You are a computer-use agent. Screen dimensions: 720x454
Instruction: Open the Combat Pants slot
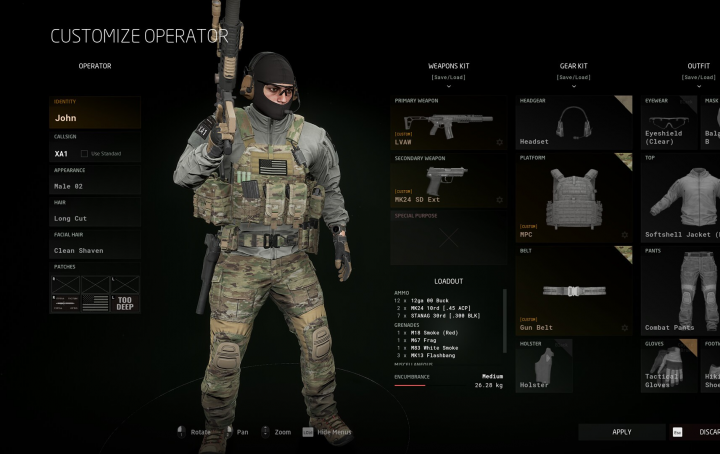680,290
